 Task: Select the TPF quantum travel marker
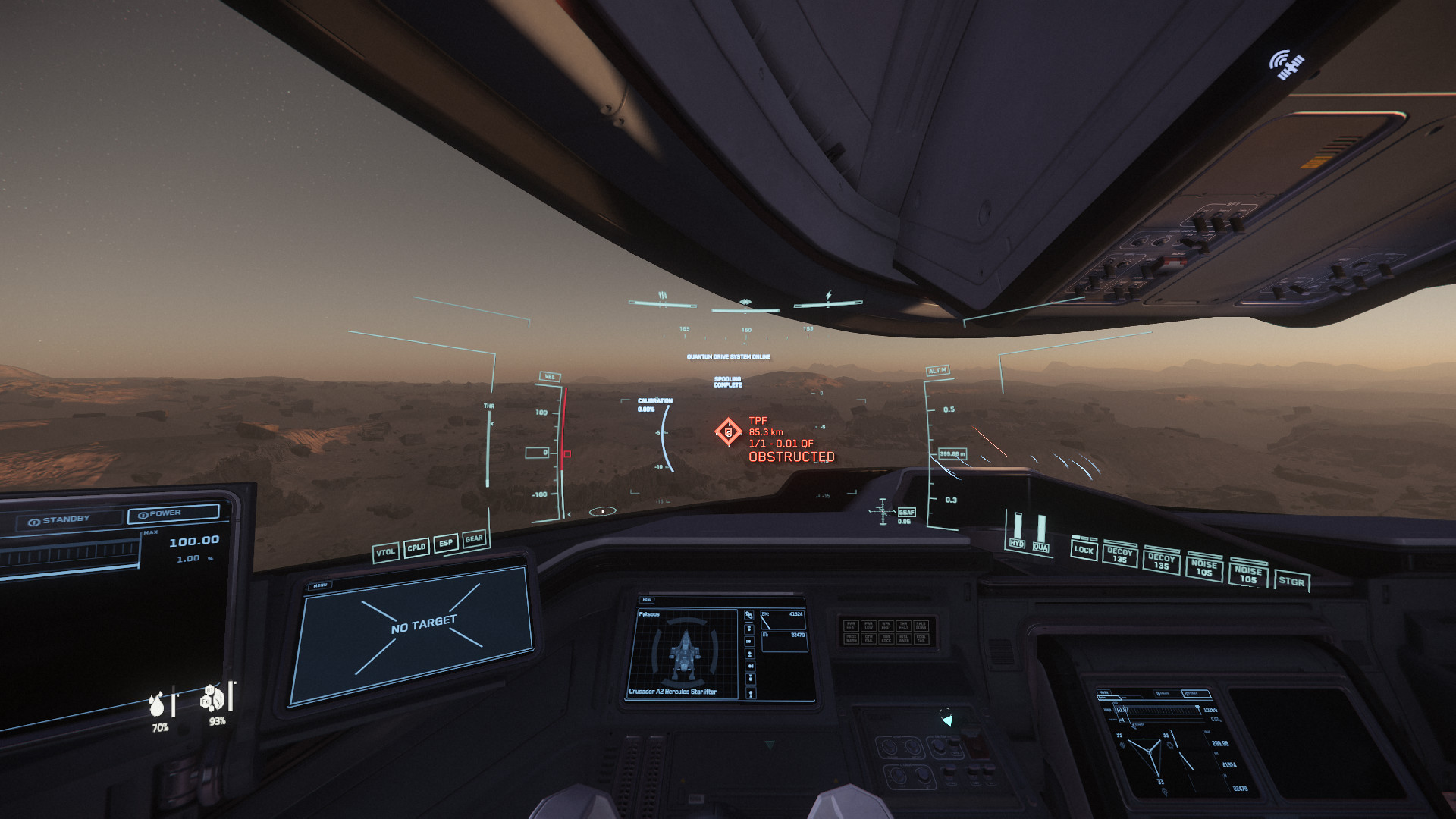(x=729, y=432)
